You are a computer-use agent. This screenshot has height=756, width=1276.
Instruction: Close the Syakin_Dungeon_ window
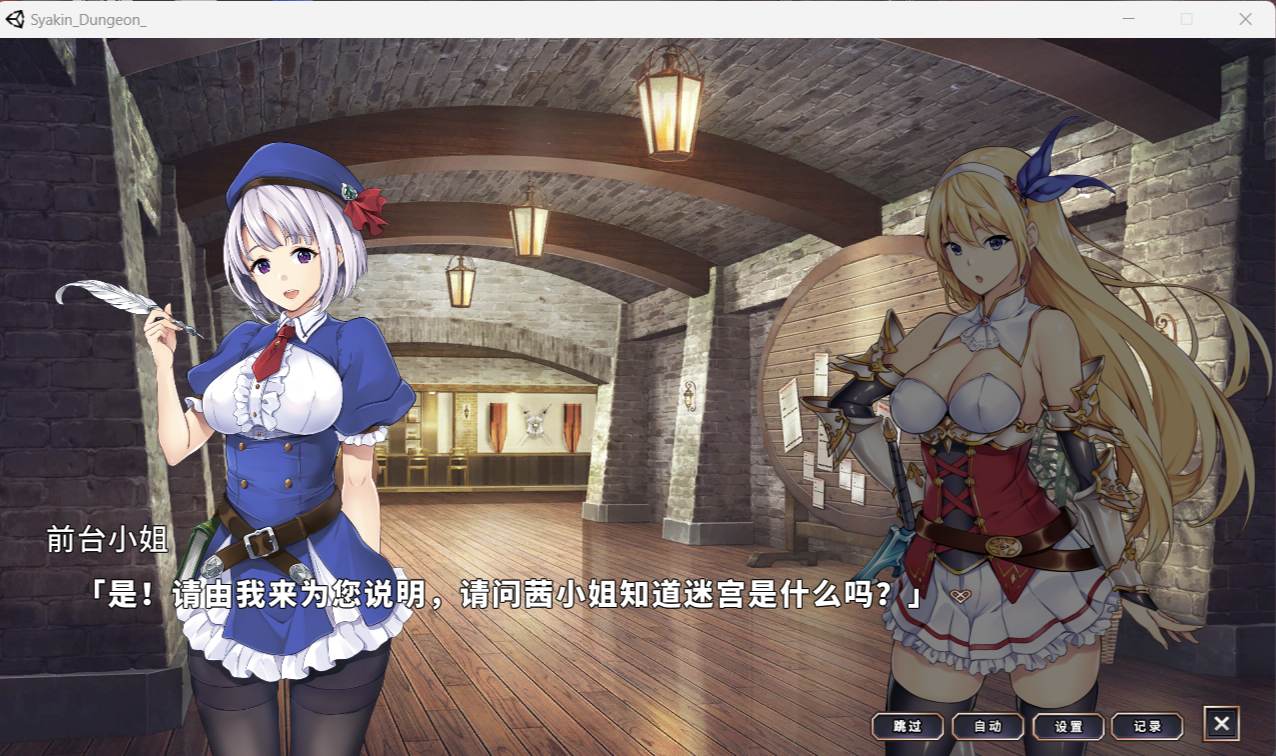[1245, 19]
